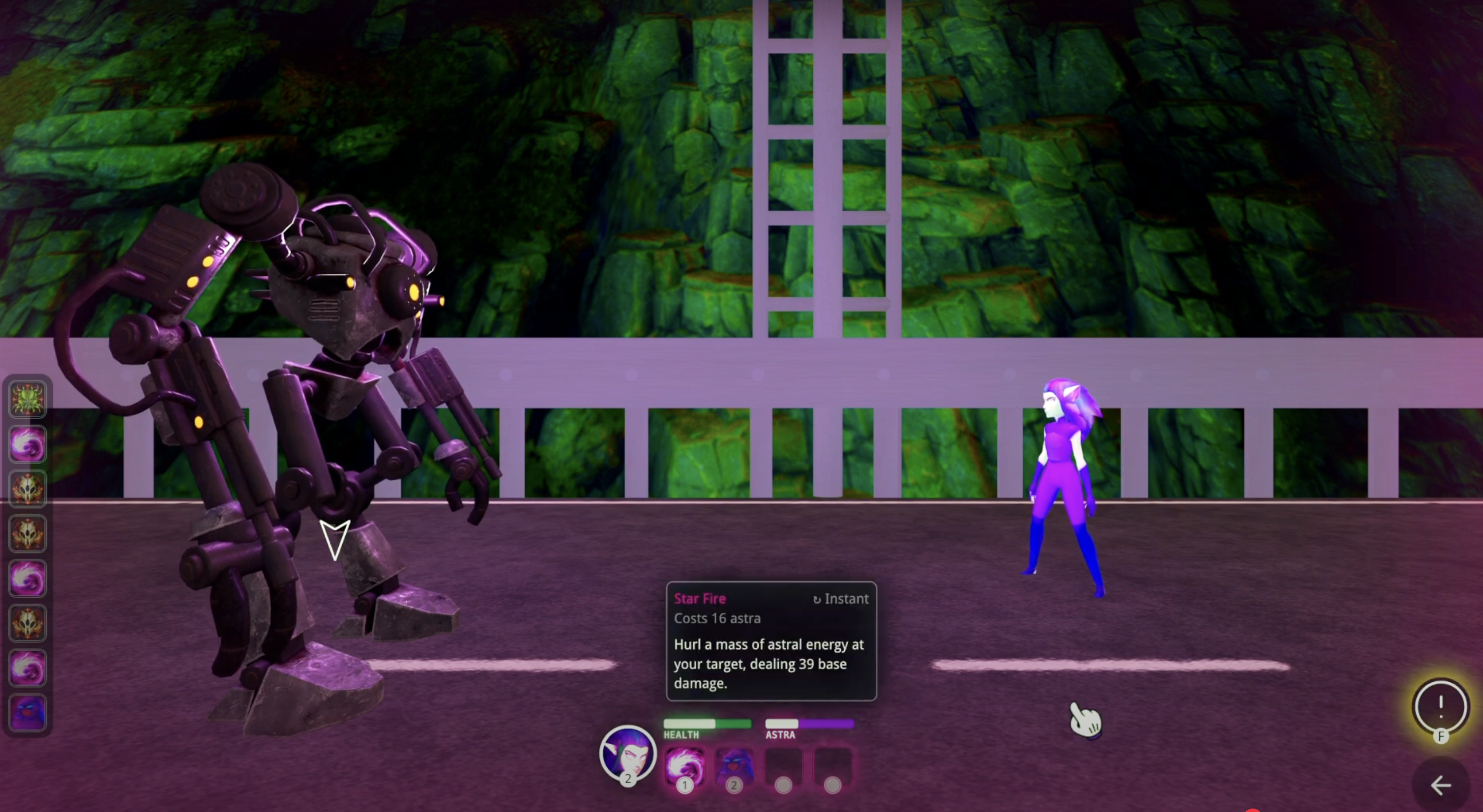Click the Star Fire tooltip title
The height and width of the screenshot is (812, 1483).
click(700, 599)
